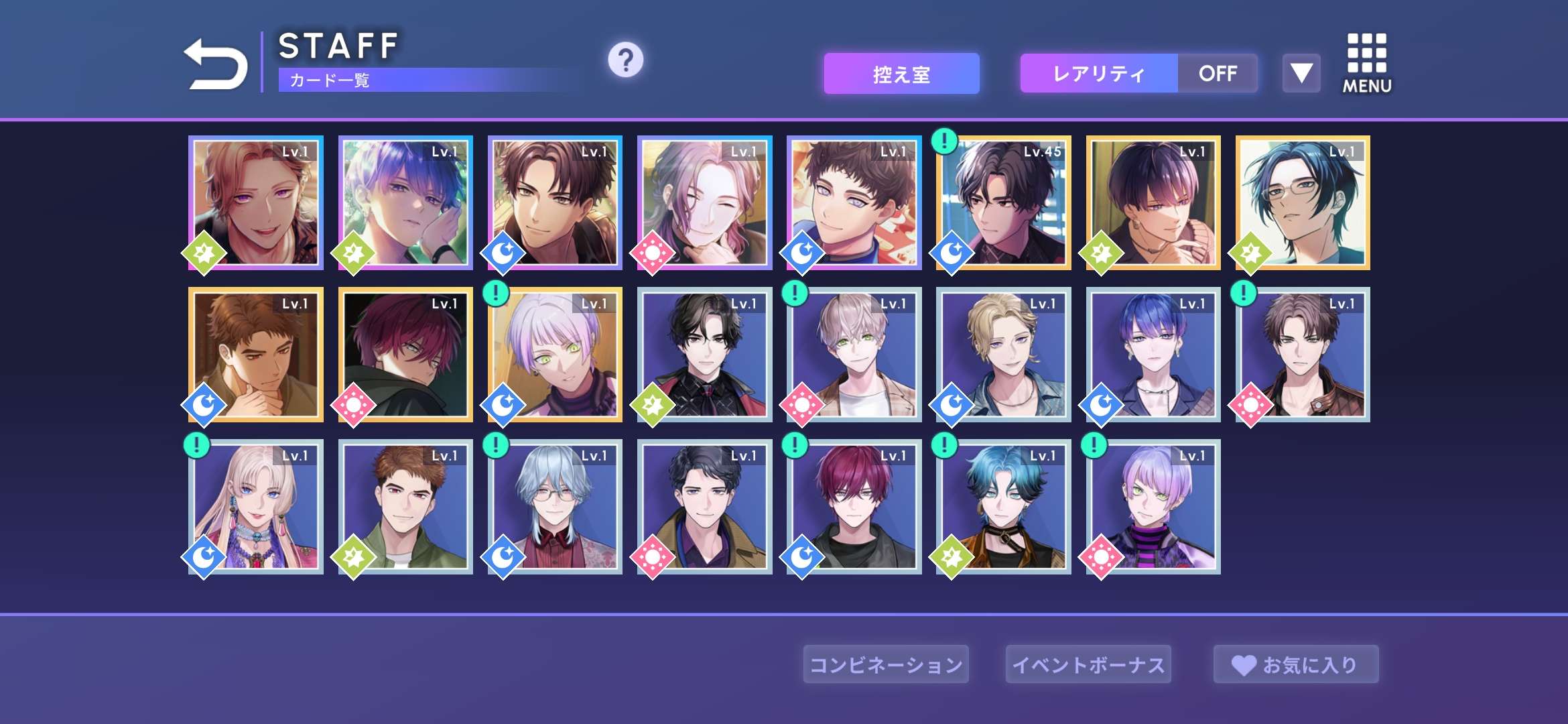Open the question mark help button

pos(625,60)
